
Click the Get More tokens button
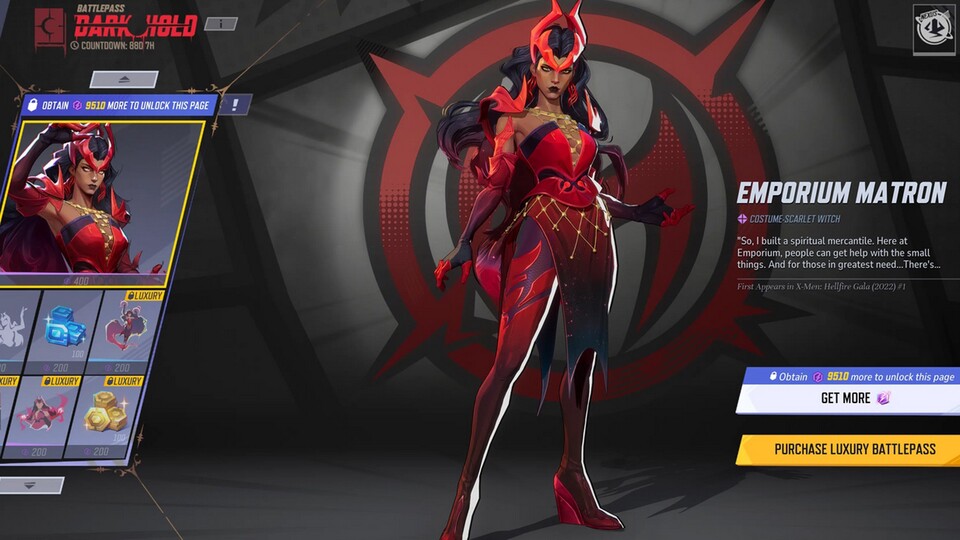coord(848,398)
